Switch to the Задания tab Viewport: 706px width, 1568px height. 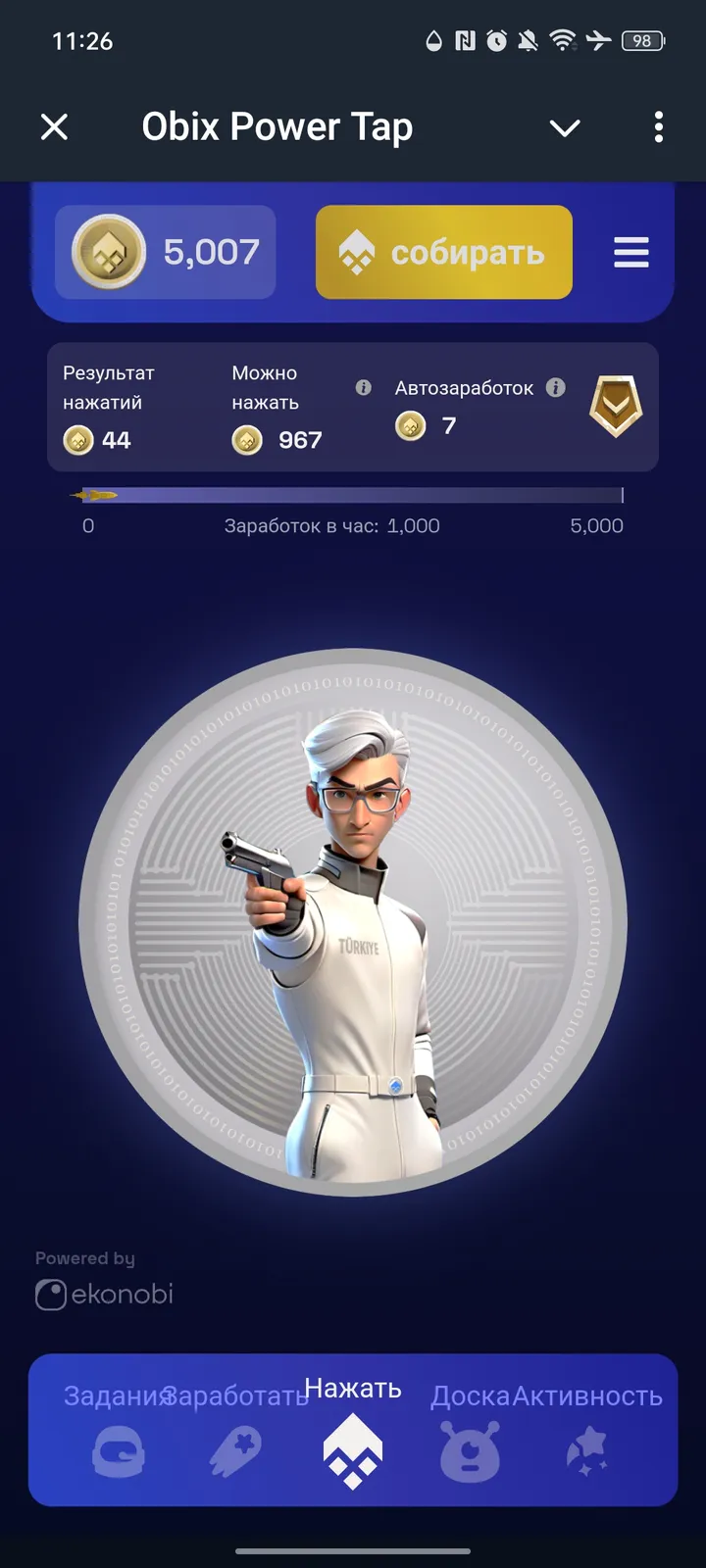point(118,1431)
